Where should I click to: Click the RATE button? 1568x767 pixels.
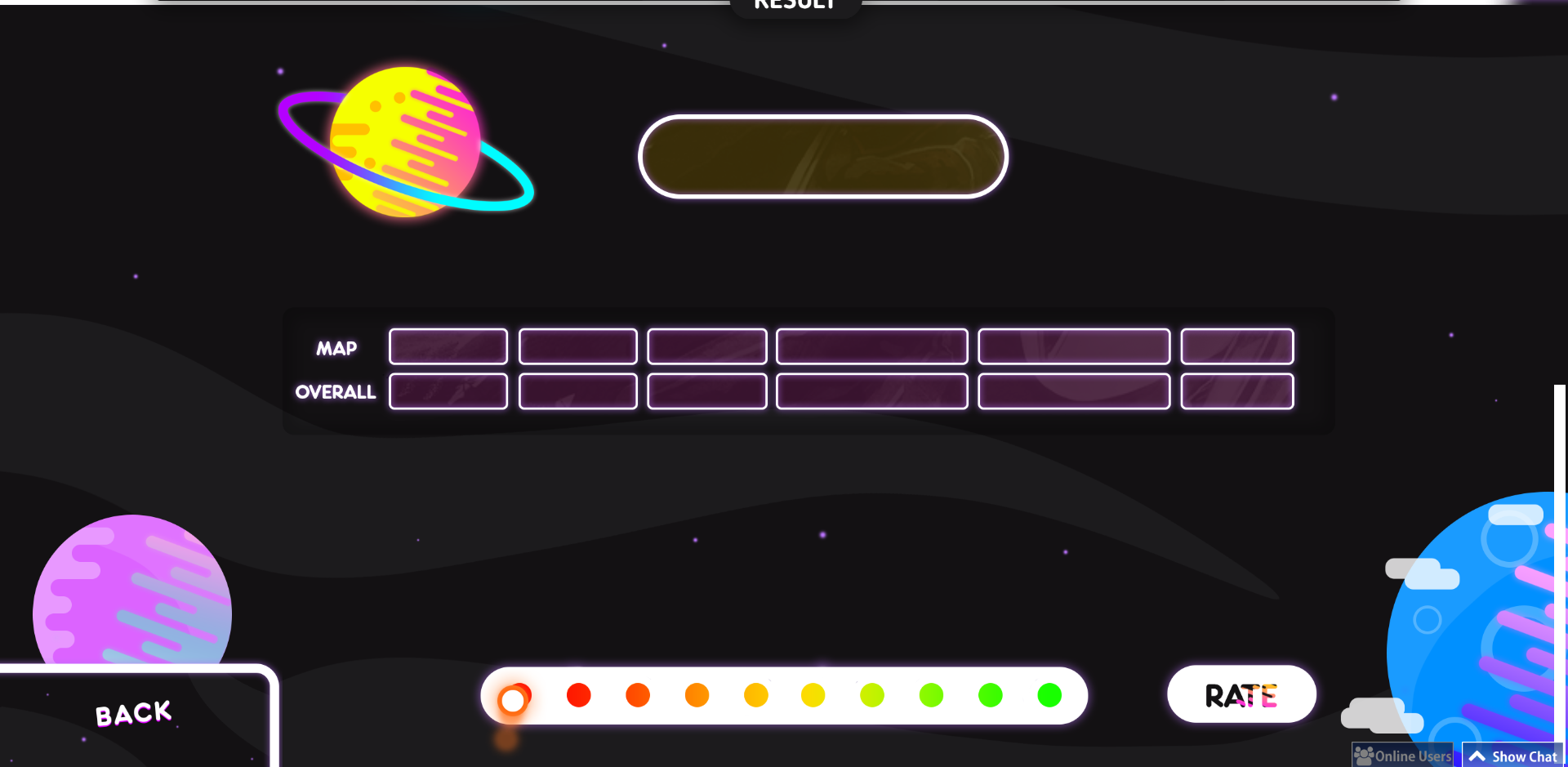(x=1241, y=694)
